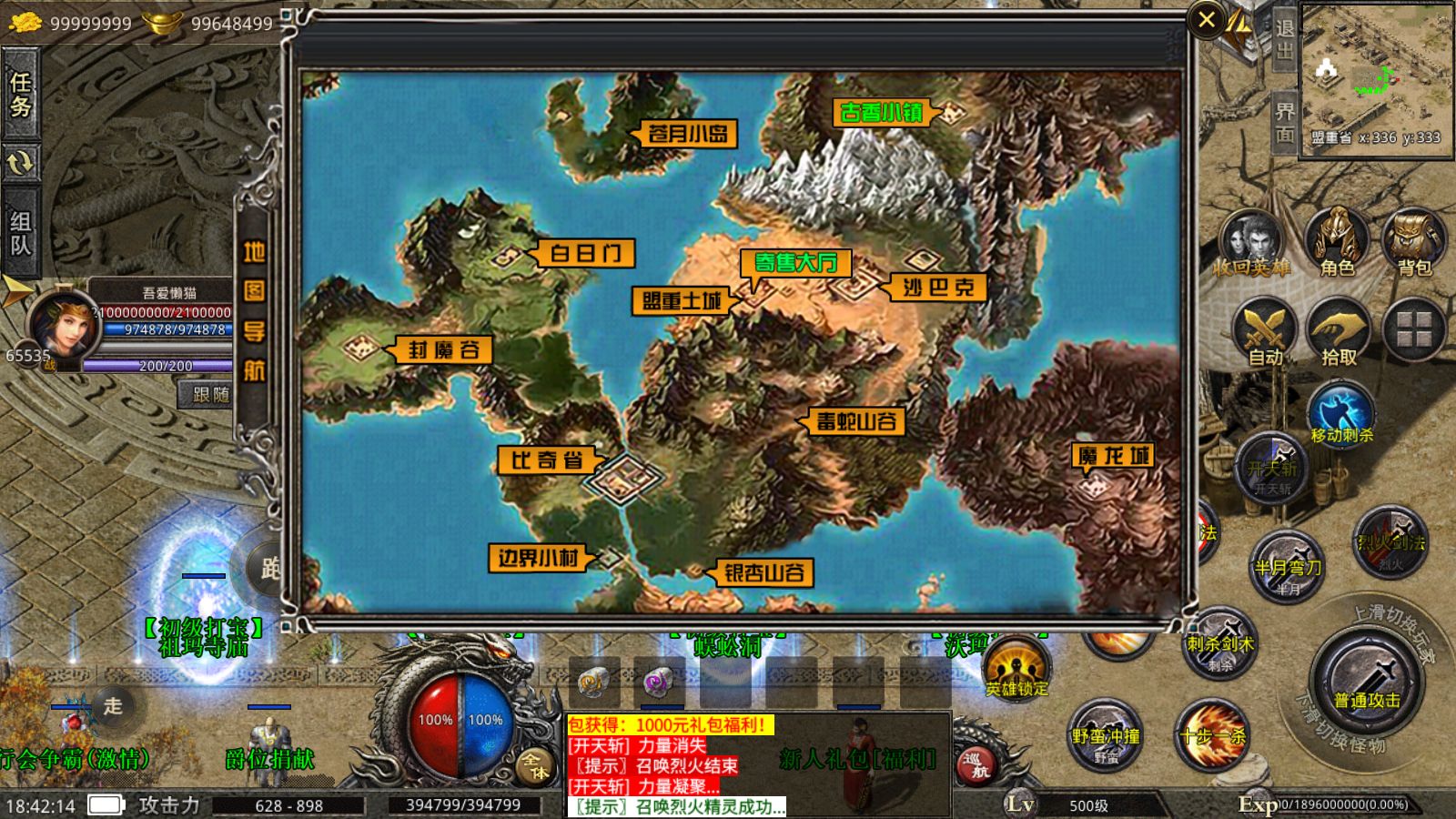The width and height of the screenshot is (1456, 819).
Task: Select 盟重土城 map location
Action: (681, 300)
